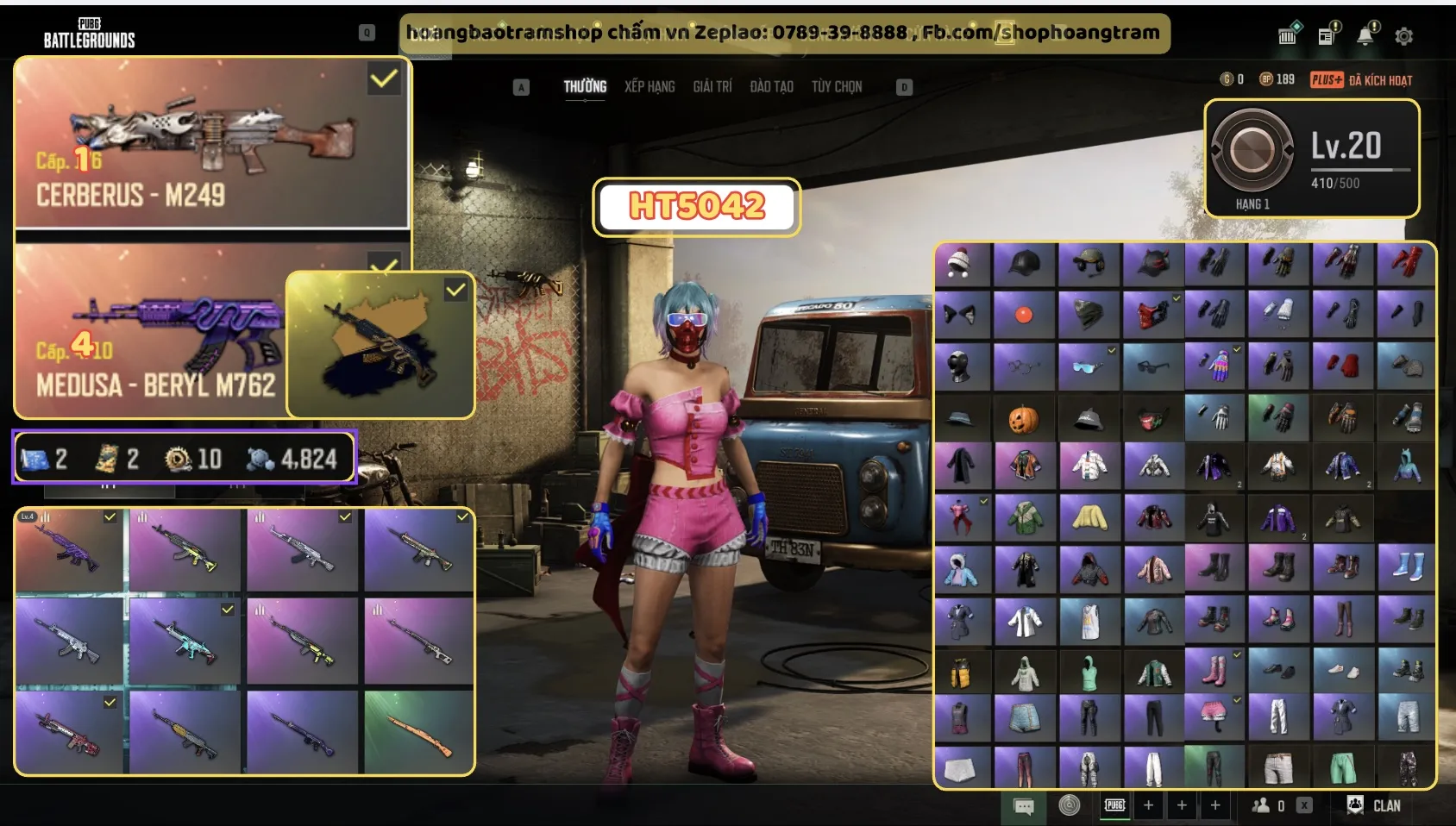
Task: Open the XẾP HẠNG ranked tab
Action: 650,87
